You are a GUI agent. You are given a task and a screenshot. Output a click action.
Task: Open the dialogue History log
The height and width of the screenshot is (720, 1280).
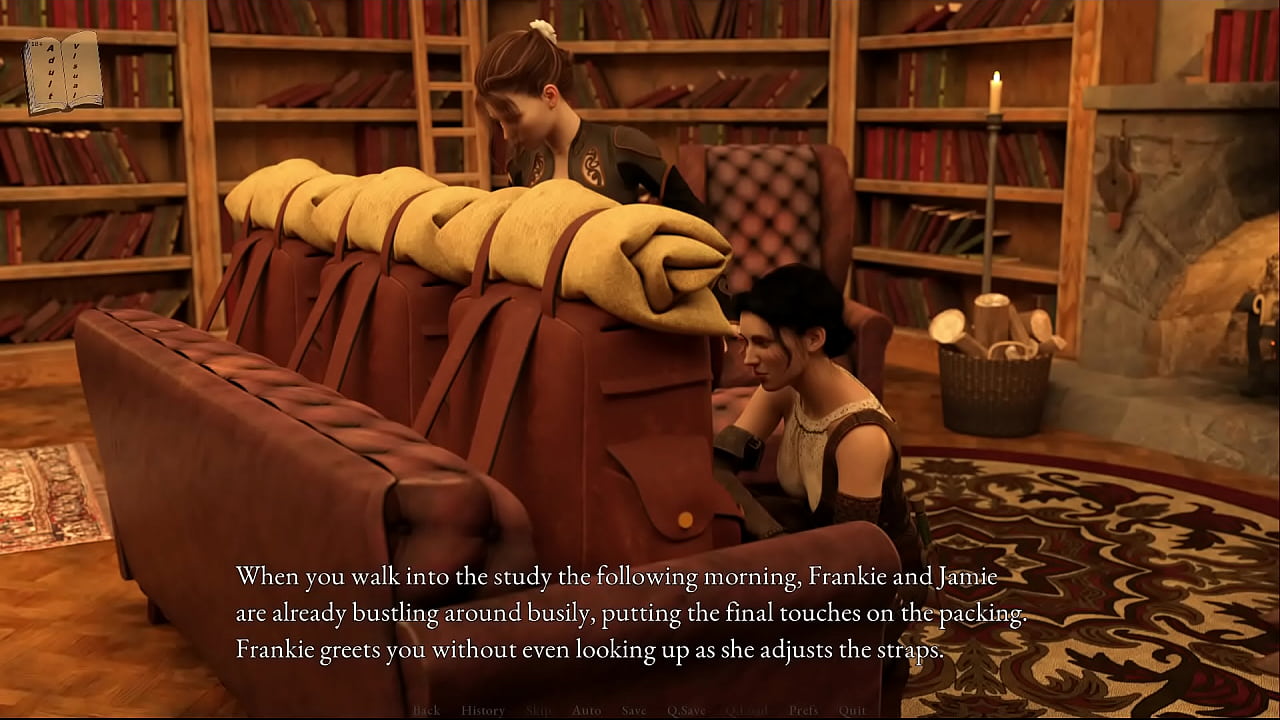483,711
